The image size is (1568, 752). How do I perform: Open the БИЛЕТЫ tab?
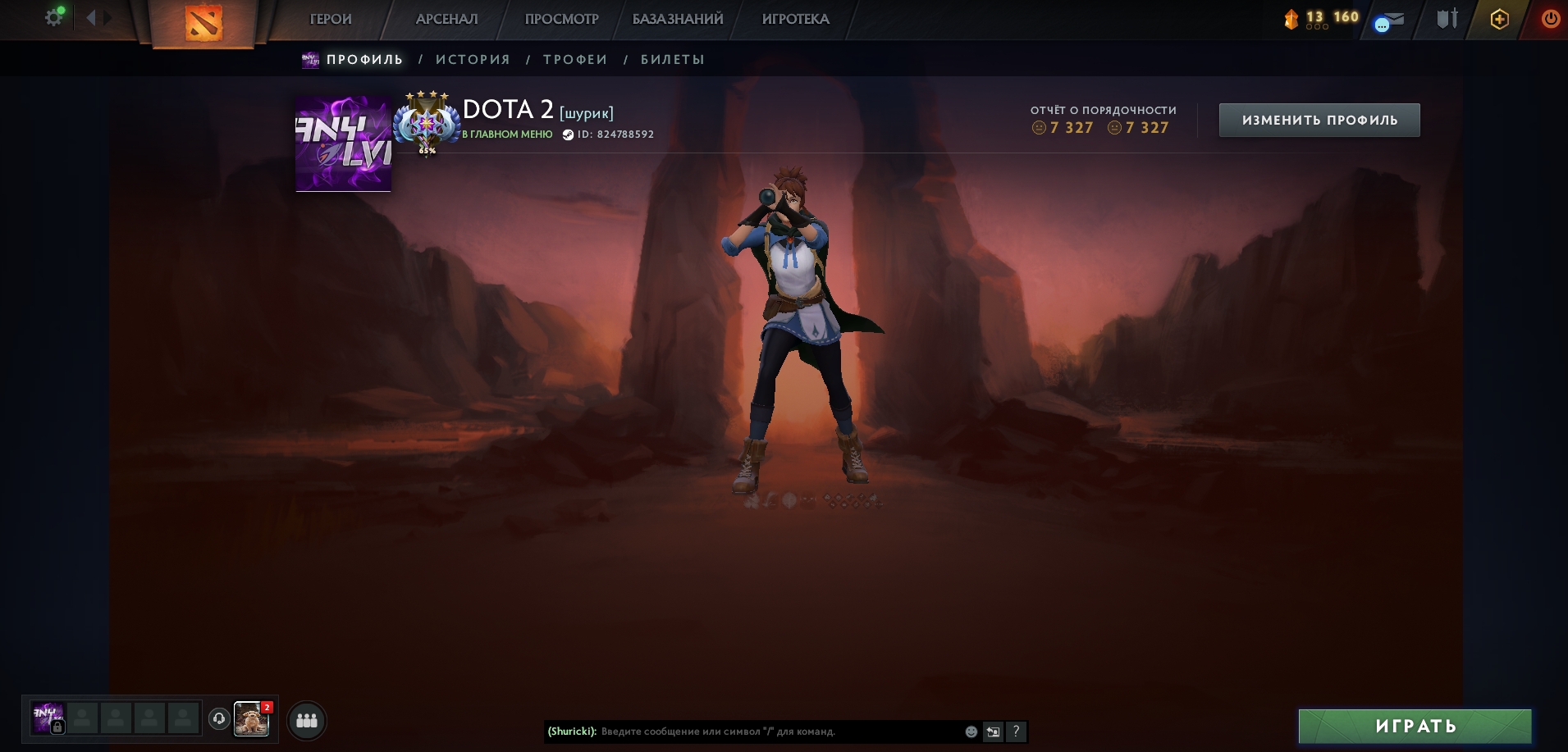(x=673, y=59)
